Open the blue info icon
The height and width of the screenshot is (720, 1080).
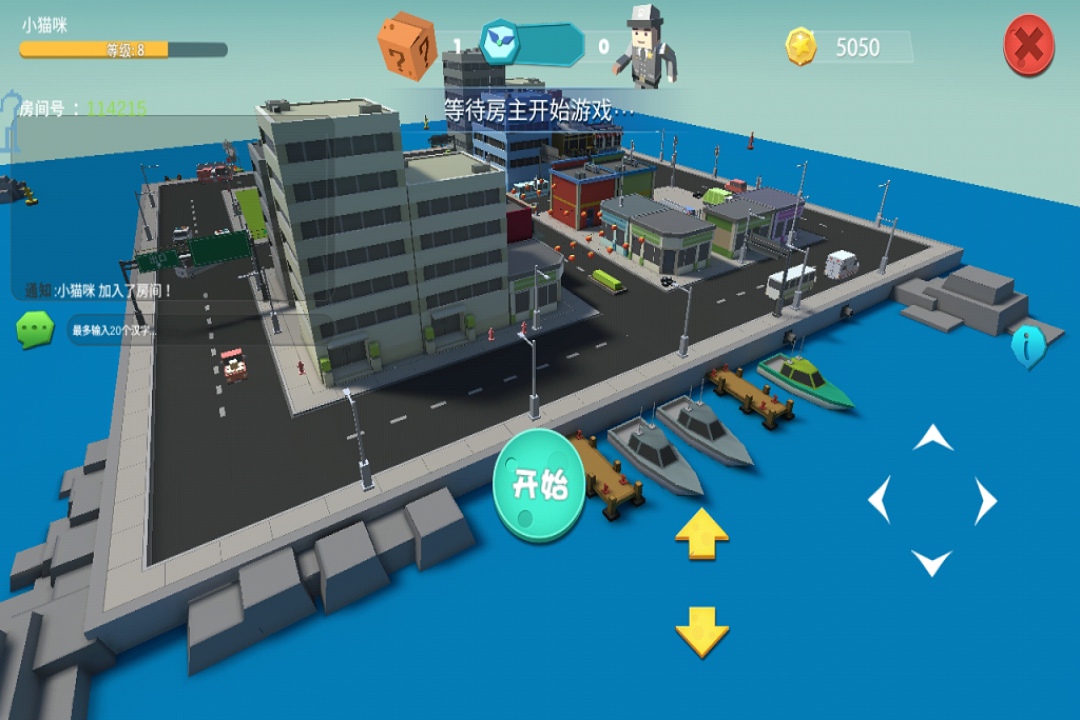pyautogui.click(x=1028, y=347)
